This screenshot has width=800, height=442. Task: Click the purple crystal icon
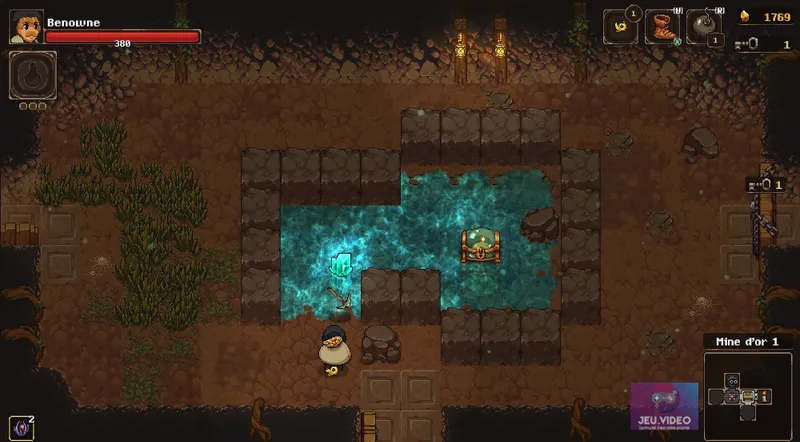20,427
